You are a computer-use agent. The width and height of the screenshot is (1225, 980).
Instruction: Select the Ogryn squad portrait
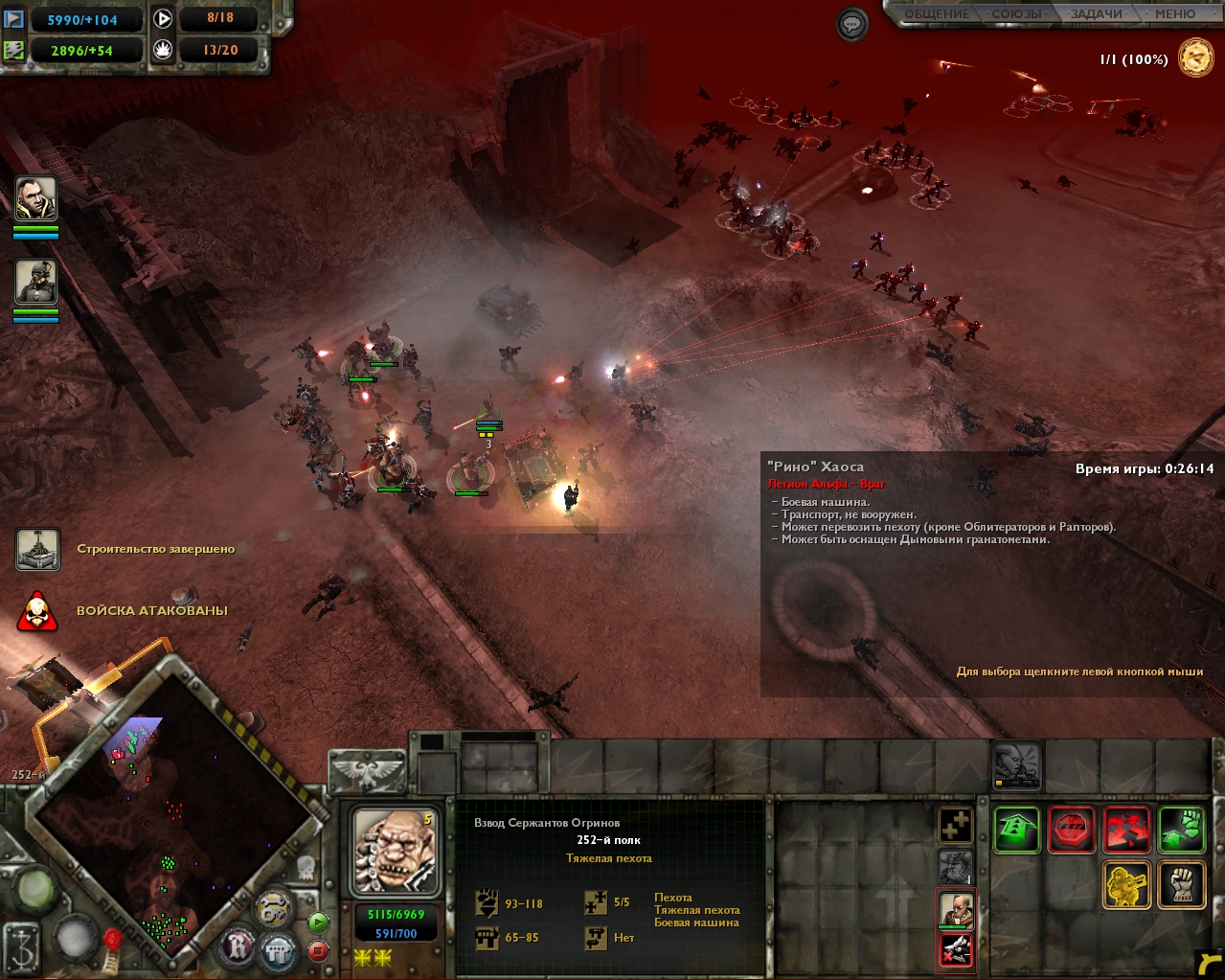(394, 851)
